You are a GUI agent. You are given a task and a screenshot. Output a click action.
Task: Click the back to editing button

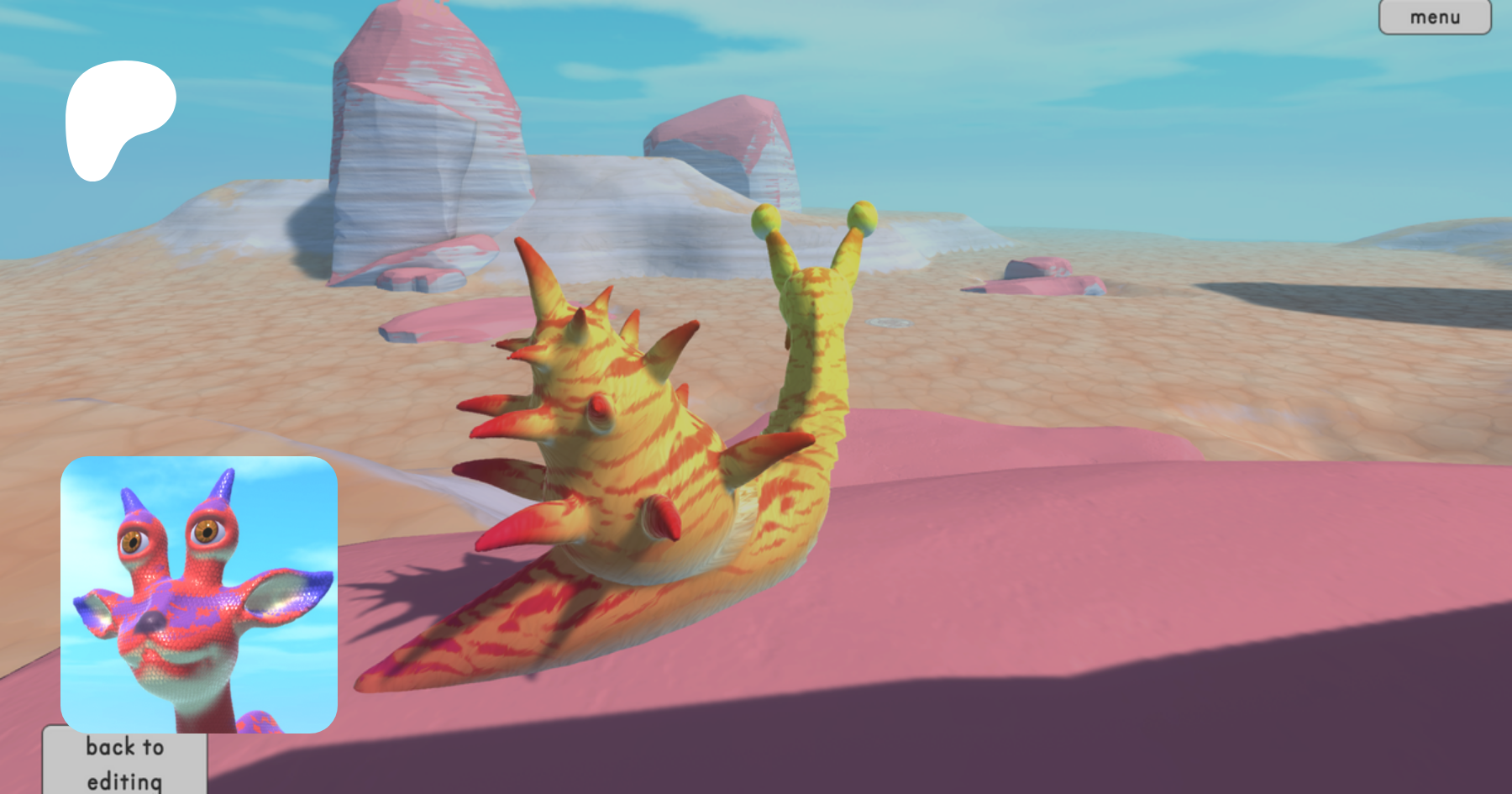tap(124, 763)
